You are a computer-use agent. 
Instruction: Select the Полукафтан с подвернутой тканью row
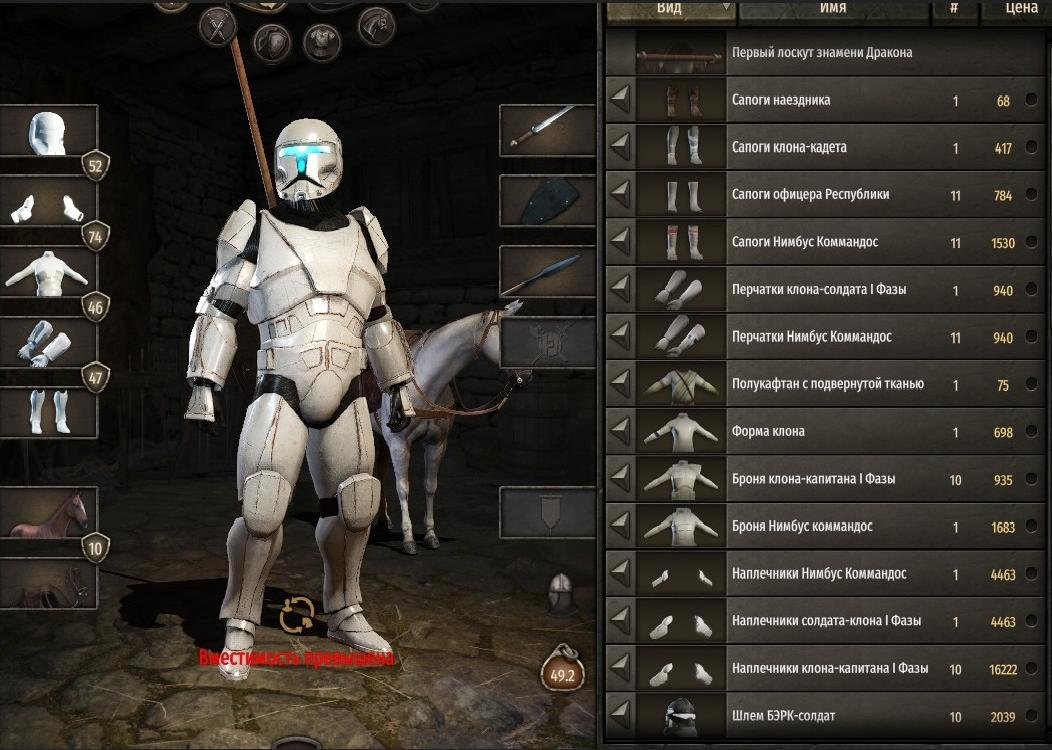pyautogui.click(x=818, y=385)
